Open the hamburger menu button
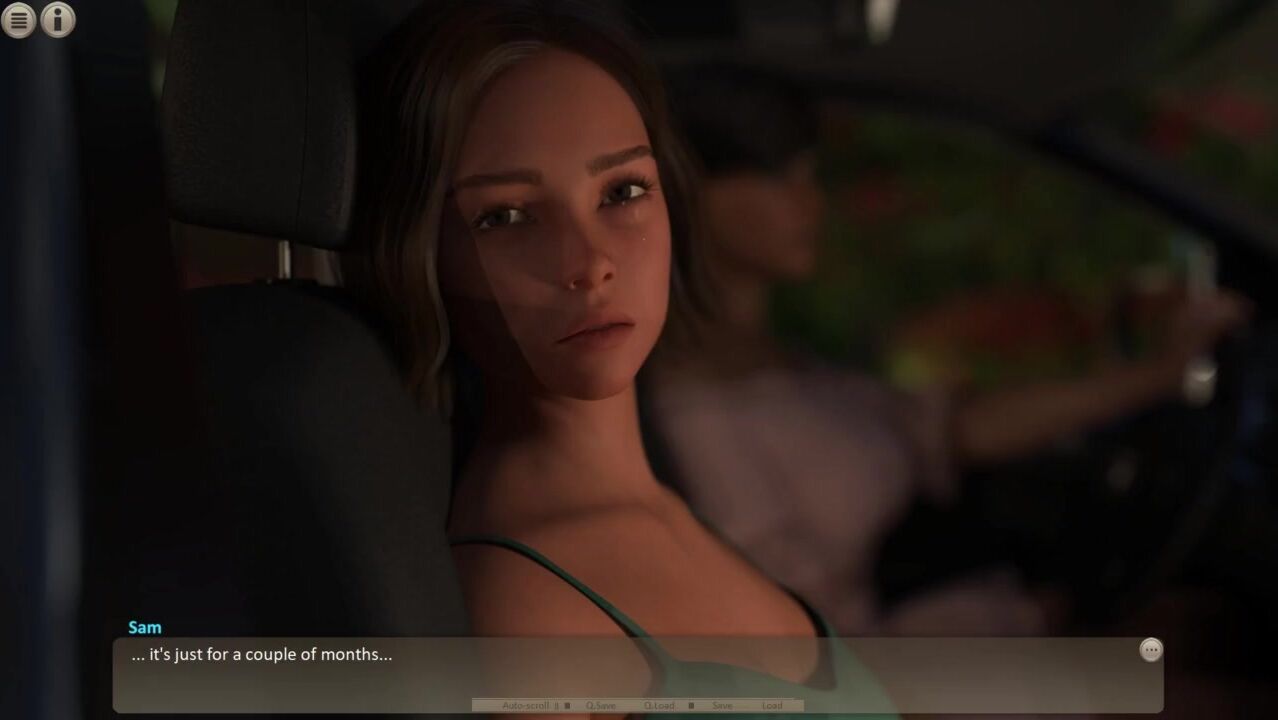This screenshot has width=1278, height=720. click(x=19, y=20)
